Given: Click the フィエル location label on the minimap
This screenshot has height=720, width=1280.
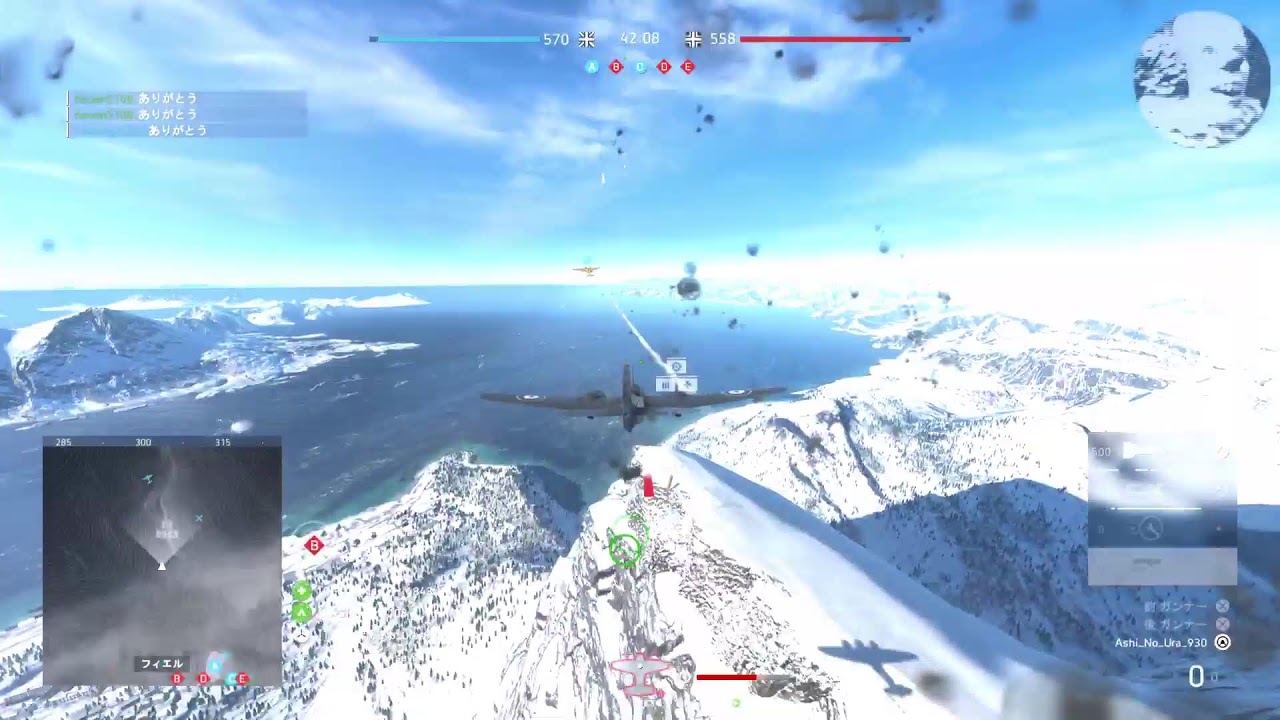Looking at the screenshot, I should [x=161, y=663].
